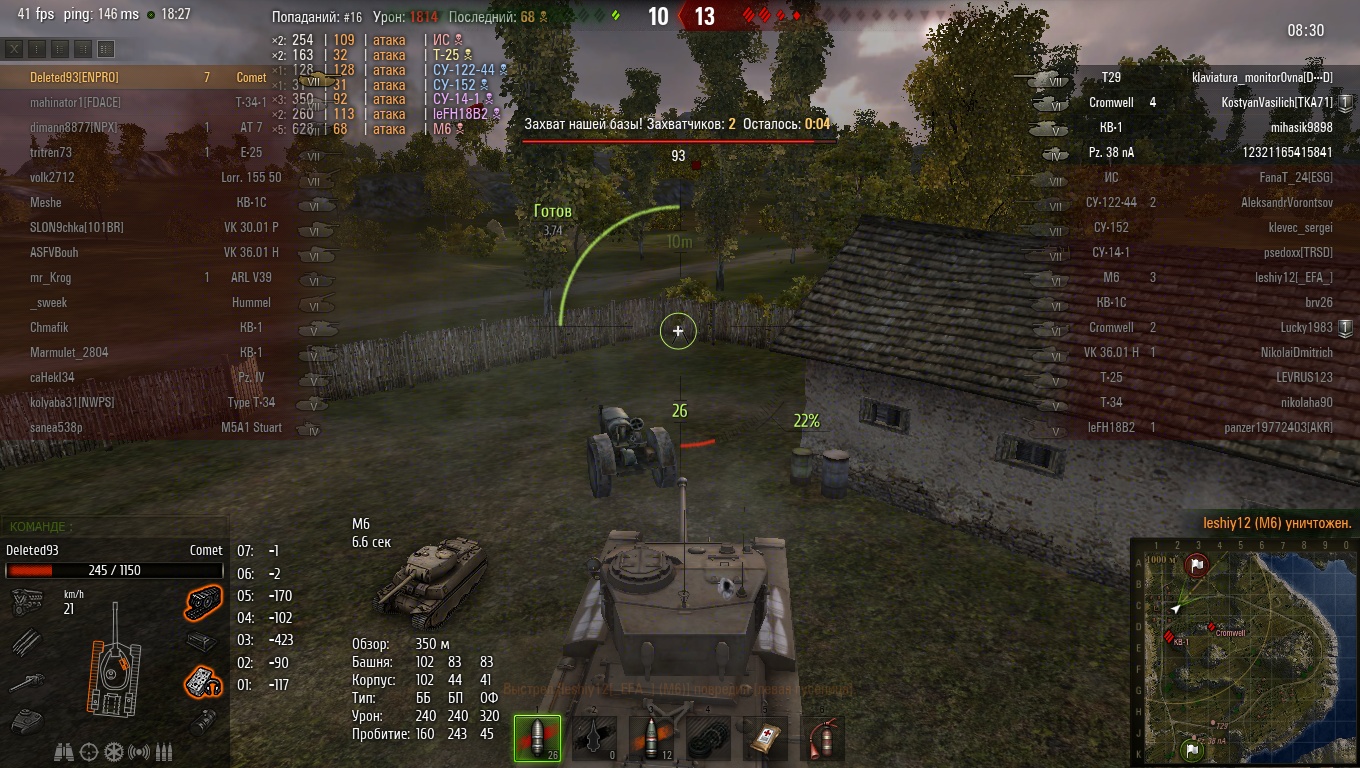
Task: Click the gun module status icon
Action: tap(27, 682)
